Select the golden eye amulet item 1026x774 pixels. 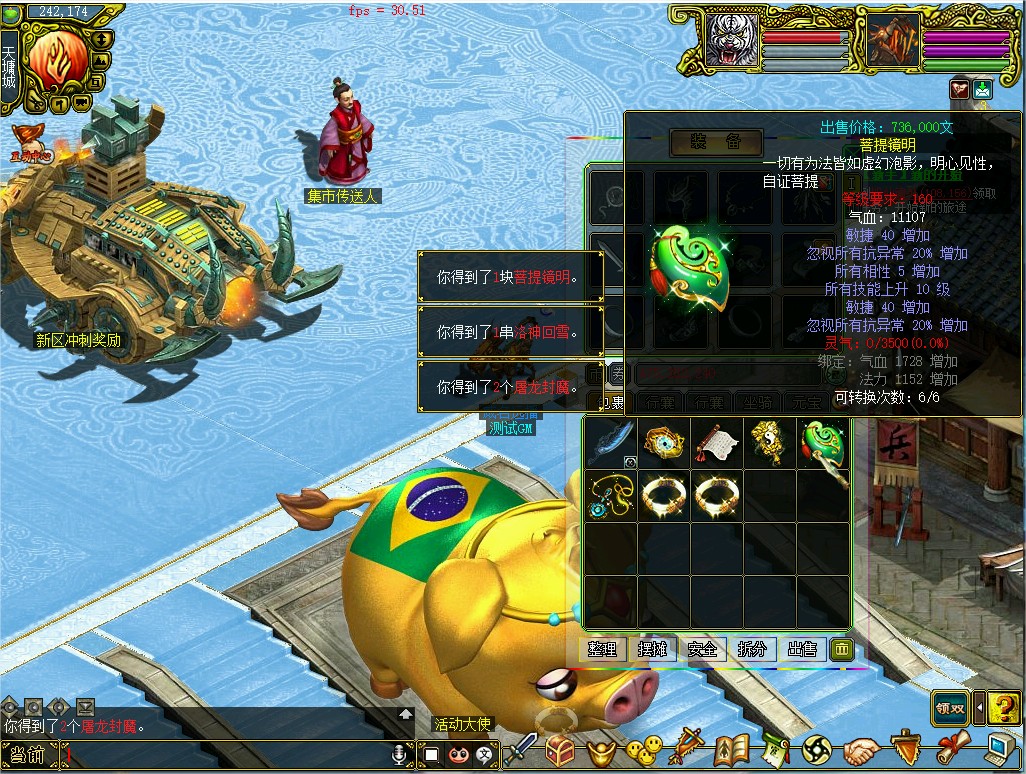point(662,442)
